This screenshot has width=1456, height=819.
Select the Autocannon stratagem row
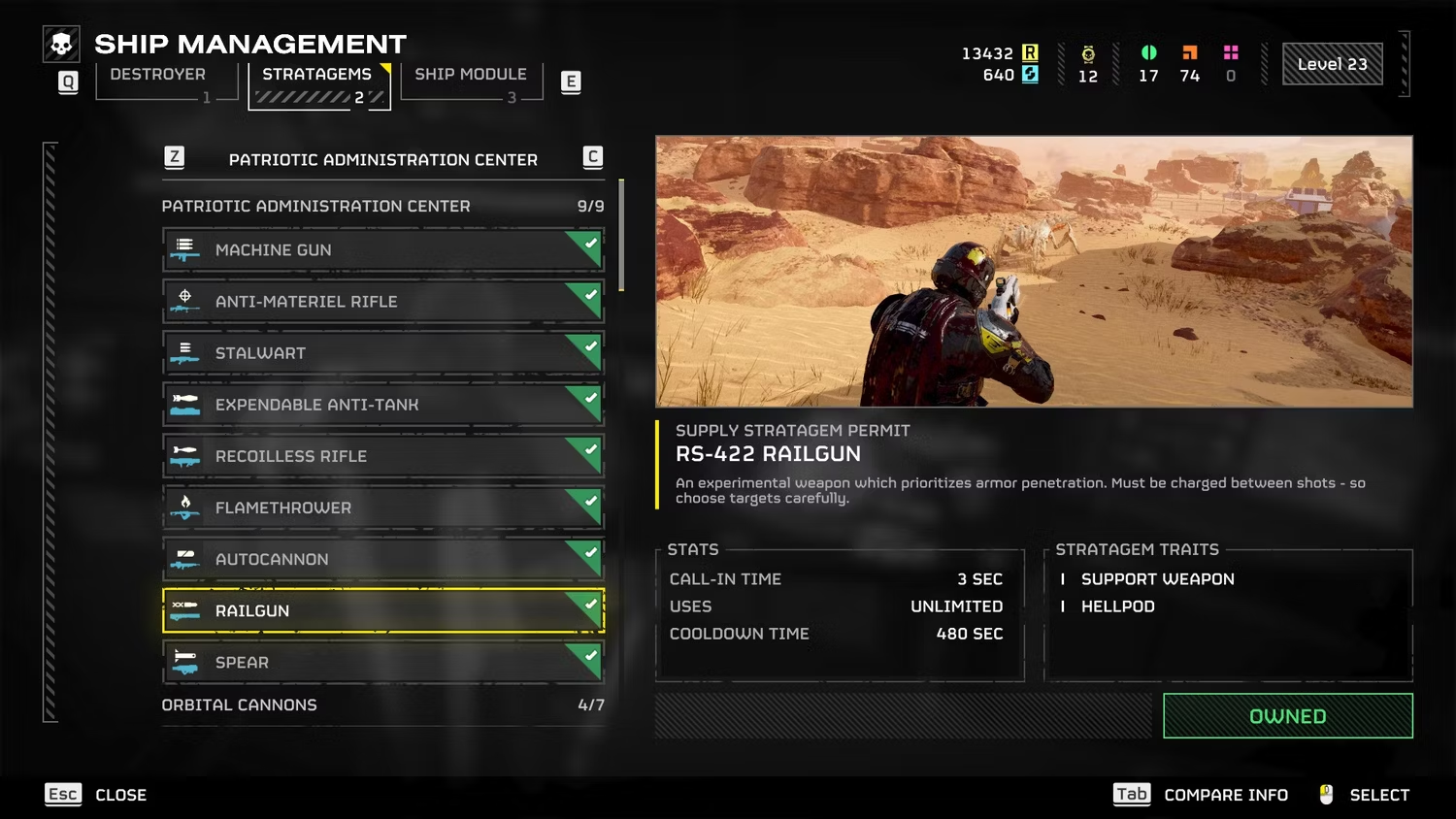pyautogui.click(x=382, y=559)
